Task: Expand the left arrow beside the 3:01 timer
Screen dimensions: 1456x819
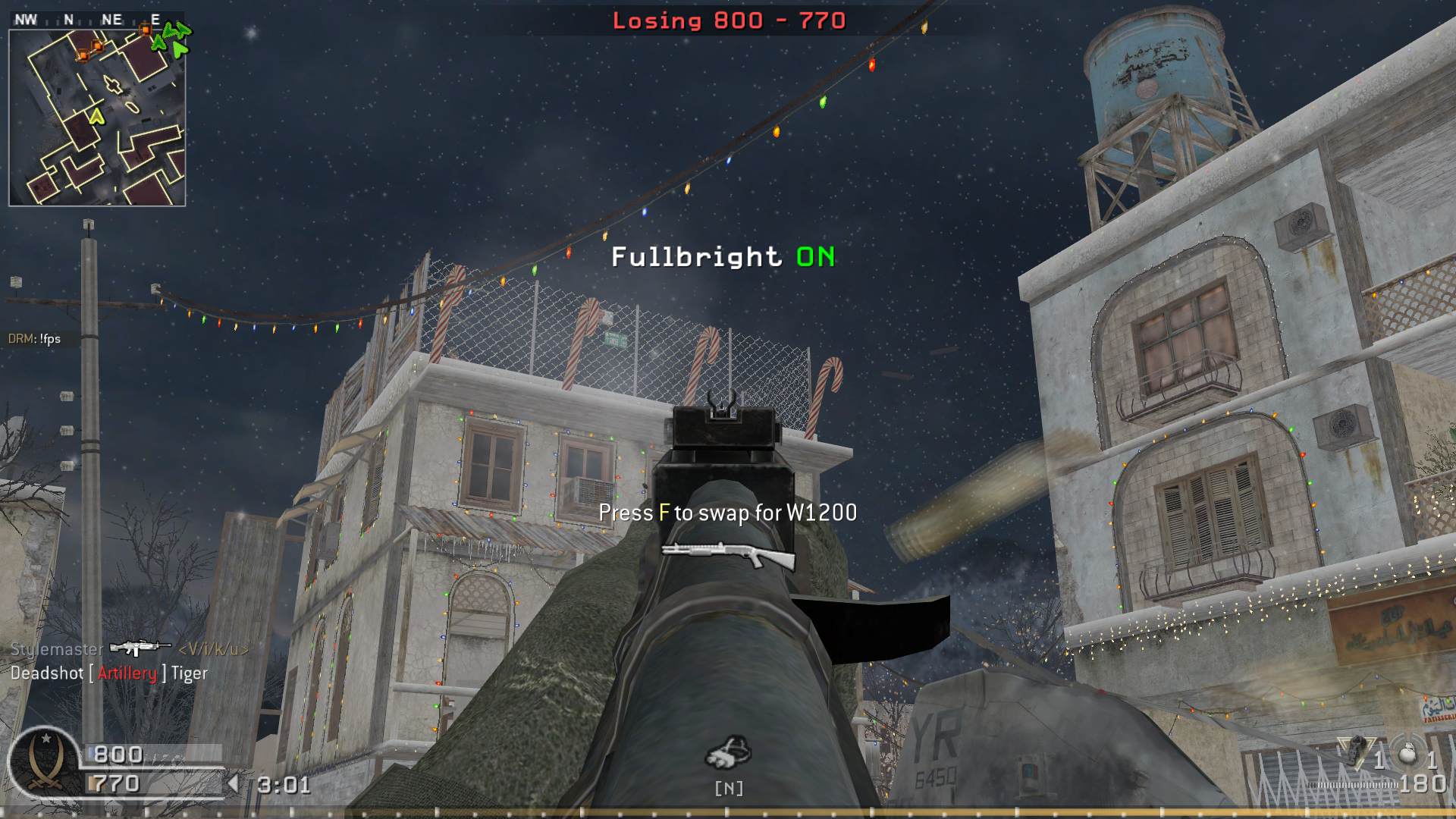Action: (235, 783)
